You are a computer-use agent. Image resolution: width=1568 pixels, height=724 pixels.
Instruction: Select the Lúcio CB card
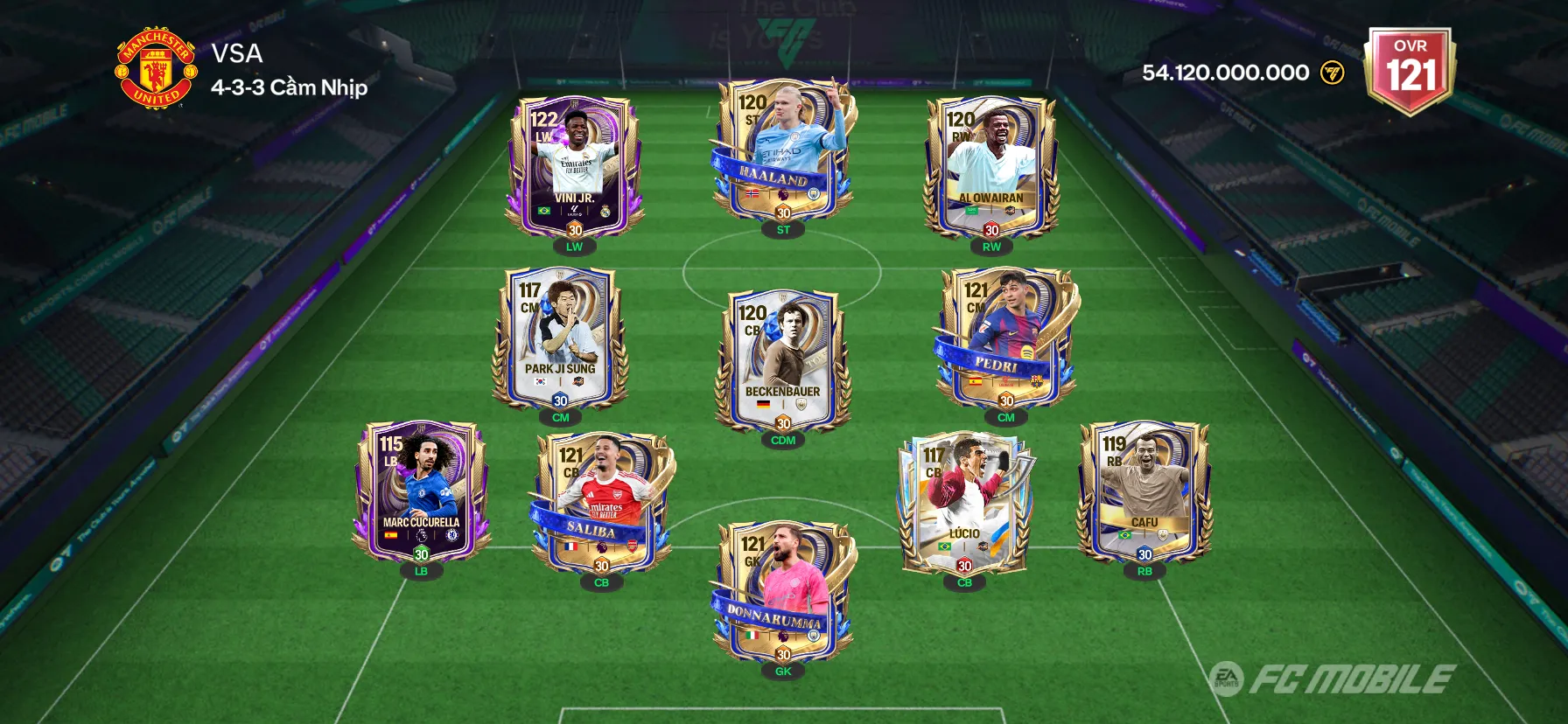click(964, 502)
